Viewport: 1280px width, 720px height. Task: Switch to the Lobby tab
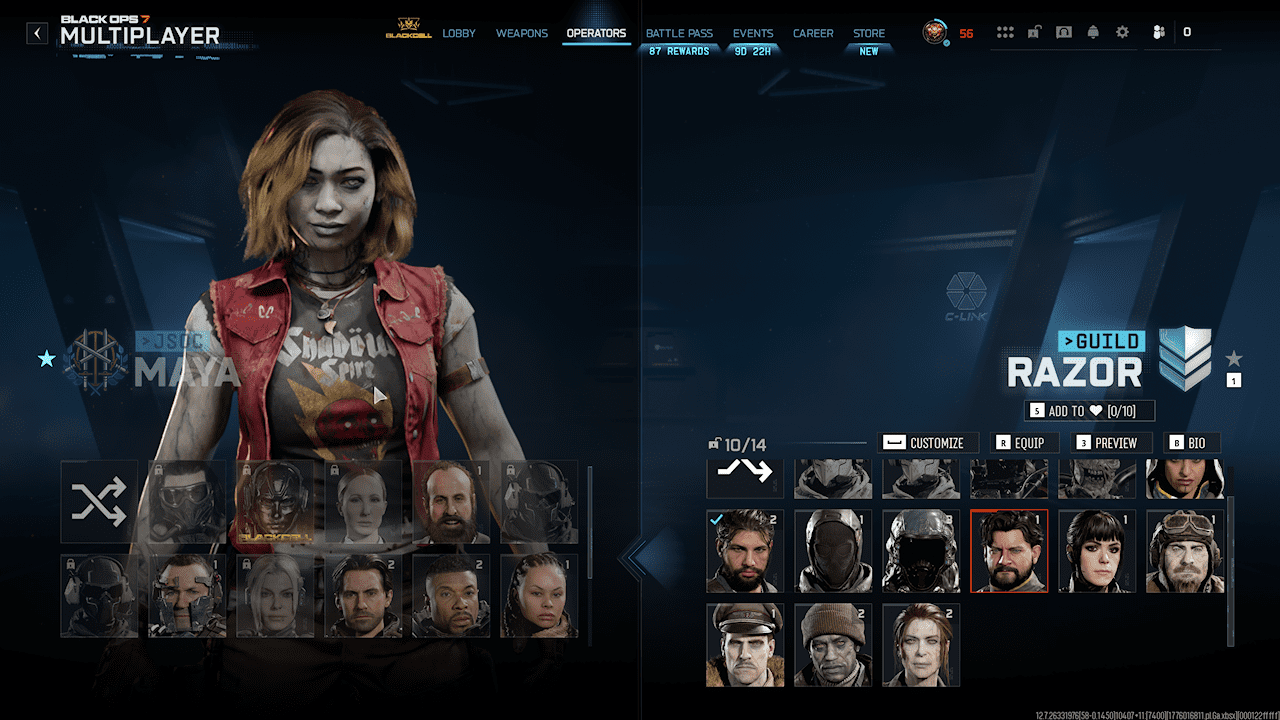tap(459, 33)
